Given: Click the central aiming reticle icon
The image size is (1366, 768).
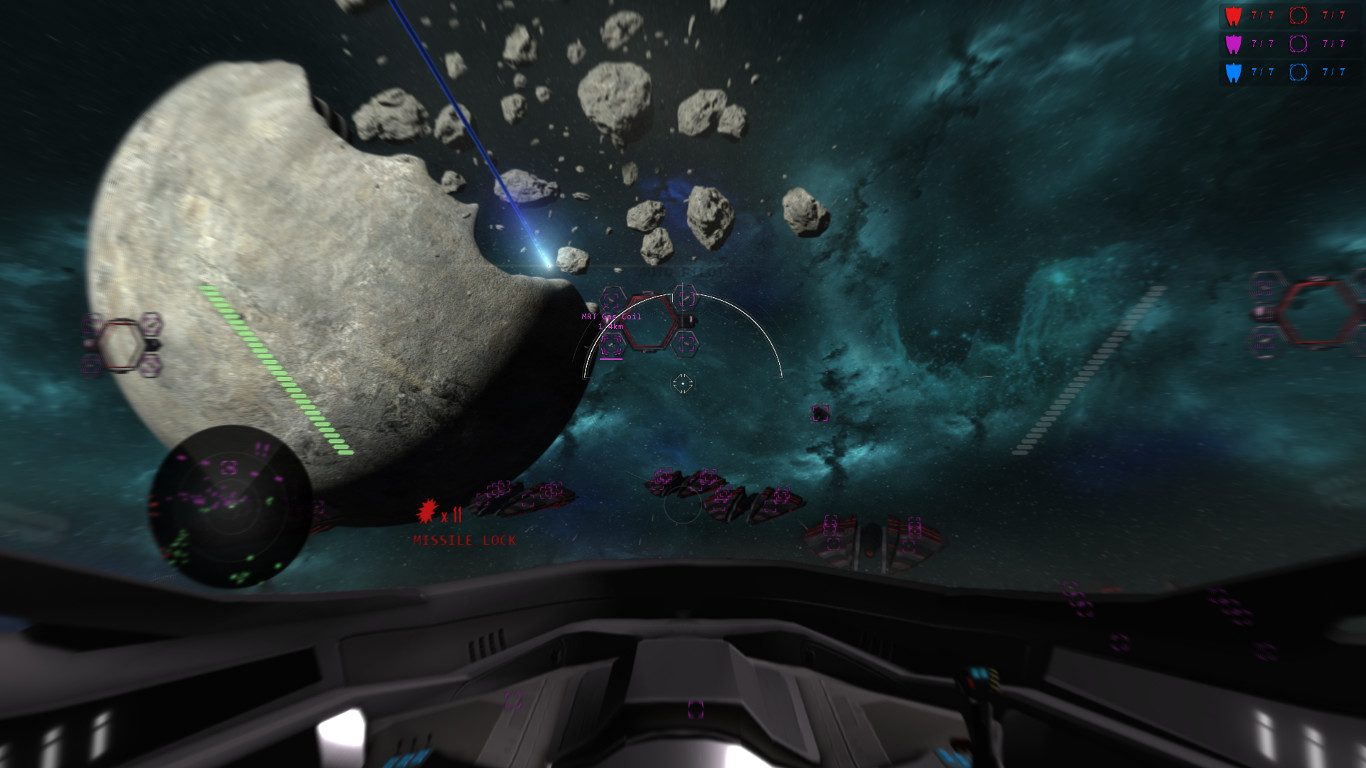Looking at the screenshot, I should pyautogui.click(x=683, y=381).
